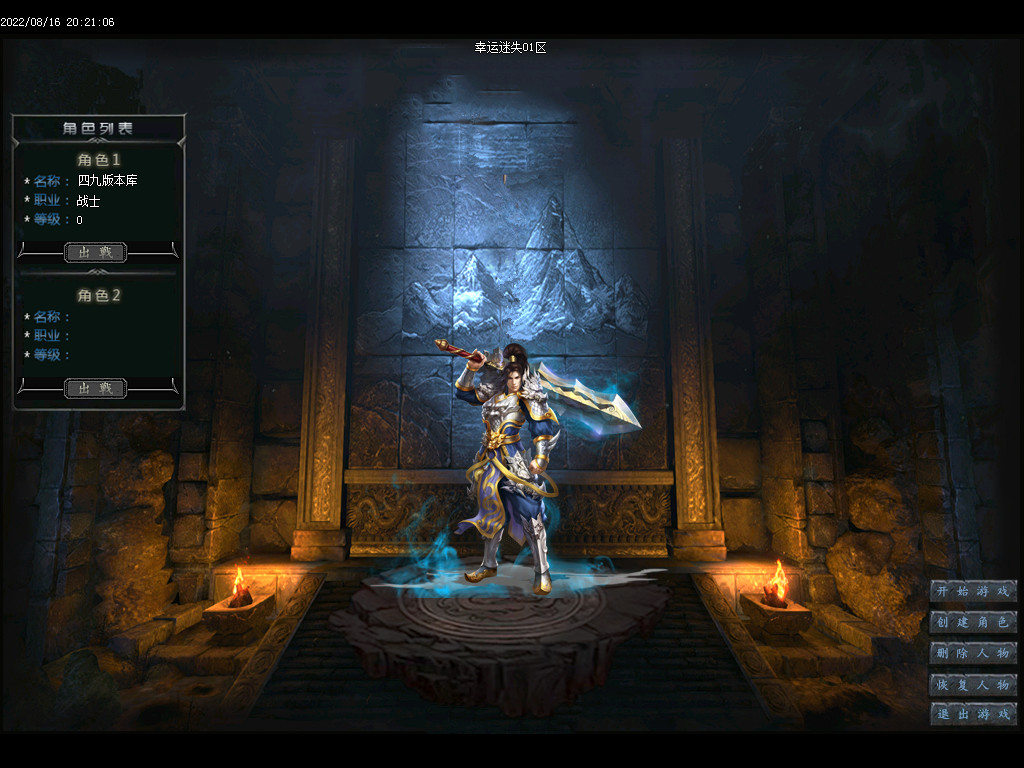Click 出战 button under 角色2
Viewport: 1024px width, 768px height.
(x=96, y=388)
